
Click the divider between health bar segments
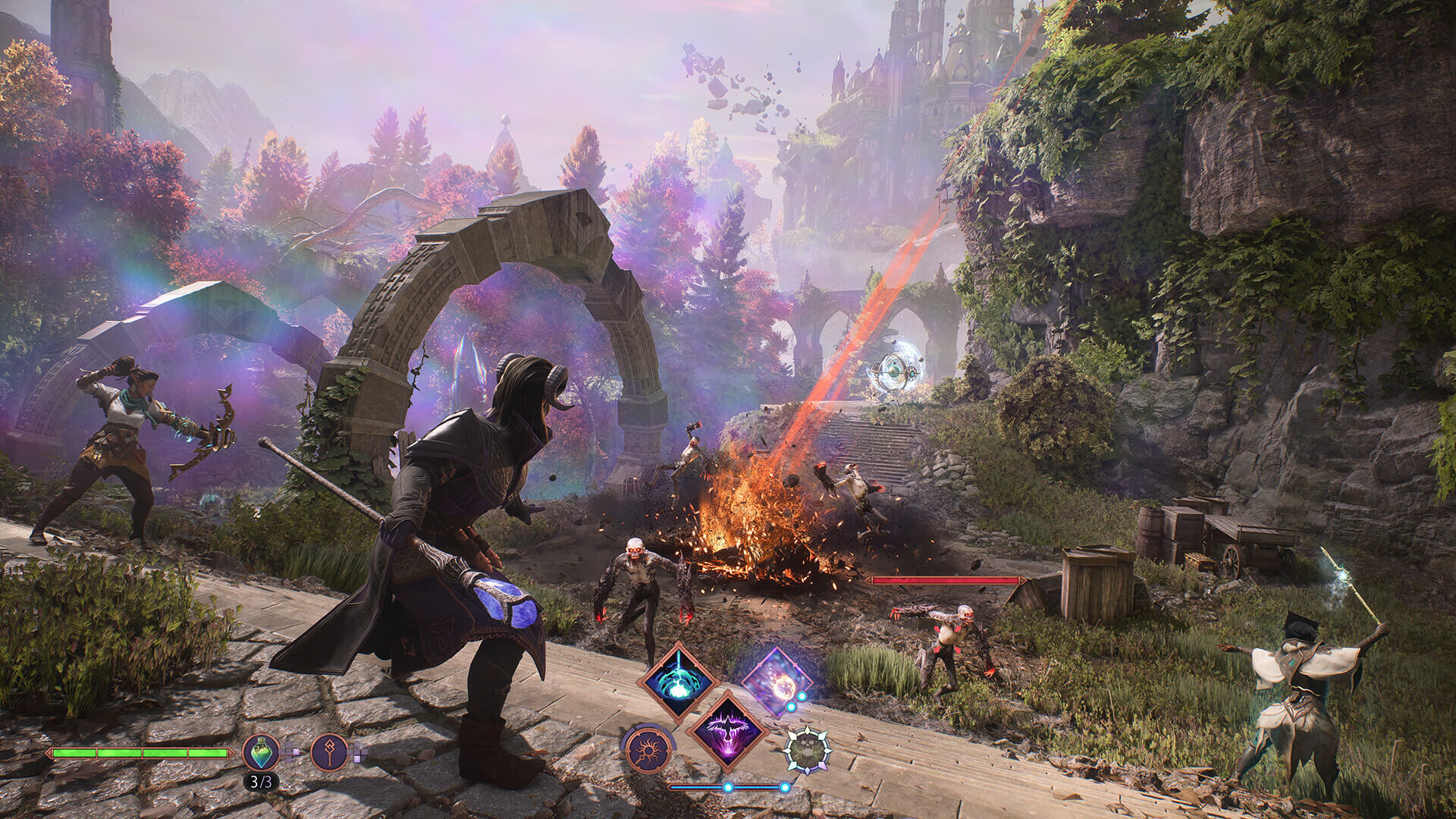[96, 752]
